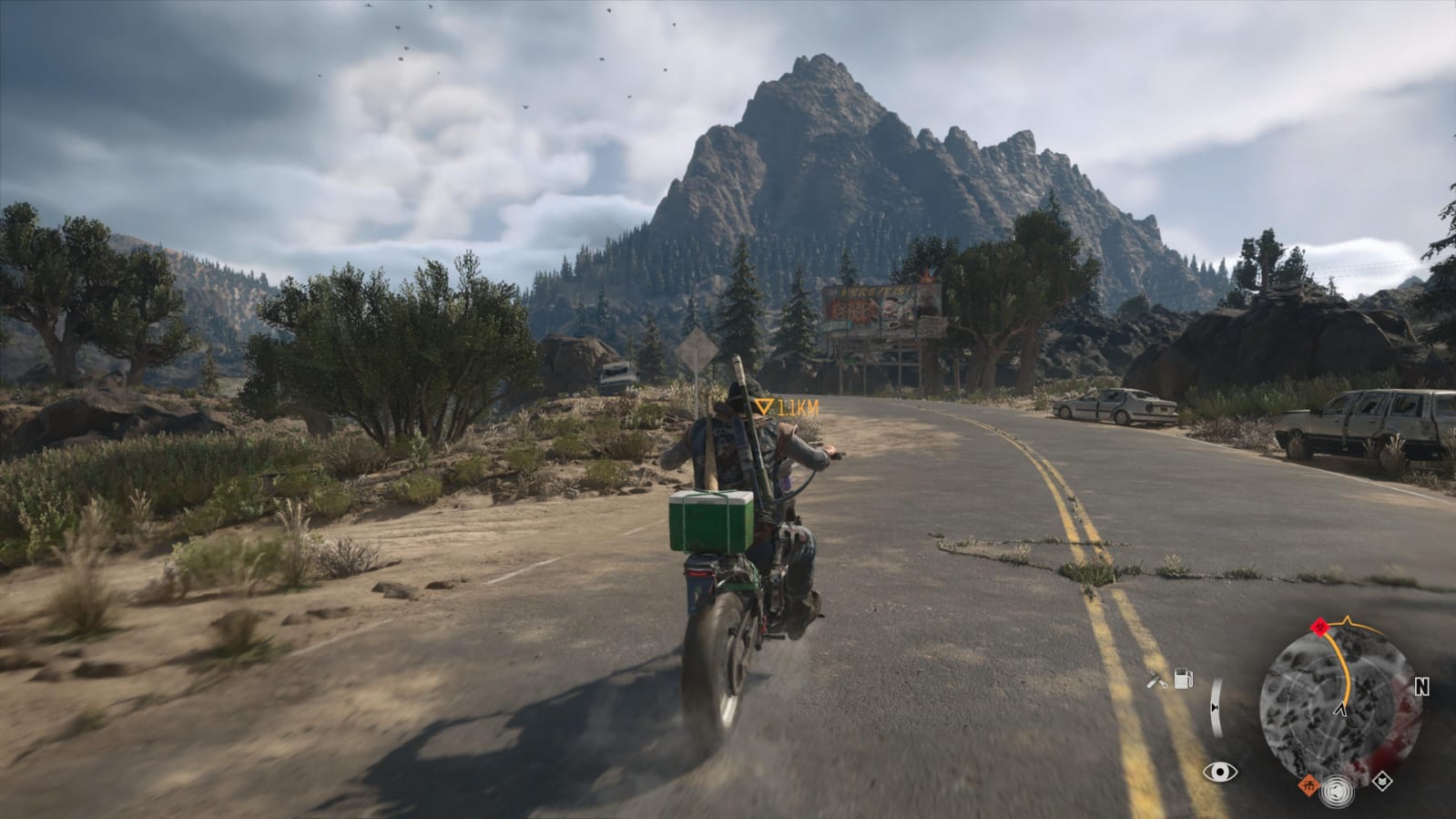Select the white diamond marker beside minimap
The image size is (1456, 819).
tap(1382, 780)
